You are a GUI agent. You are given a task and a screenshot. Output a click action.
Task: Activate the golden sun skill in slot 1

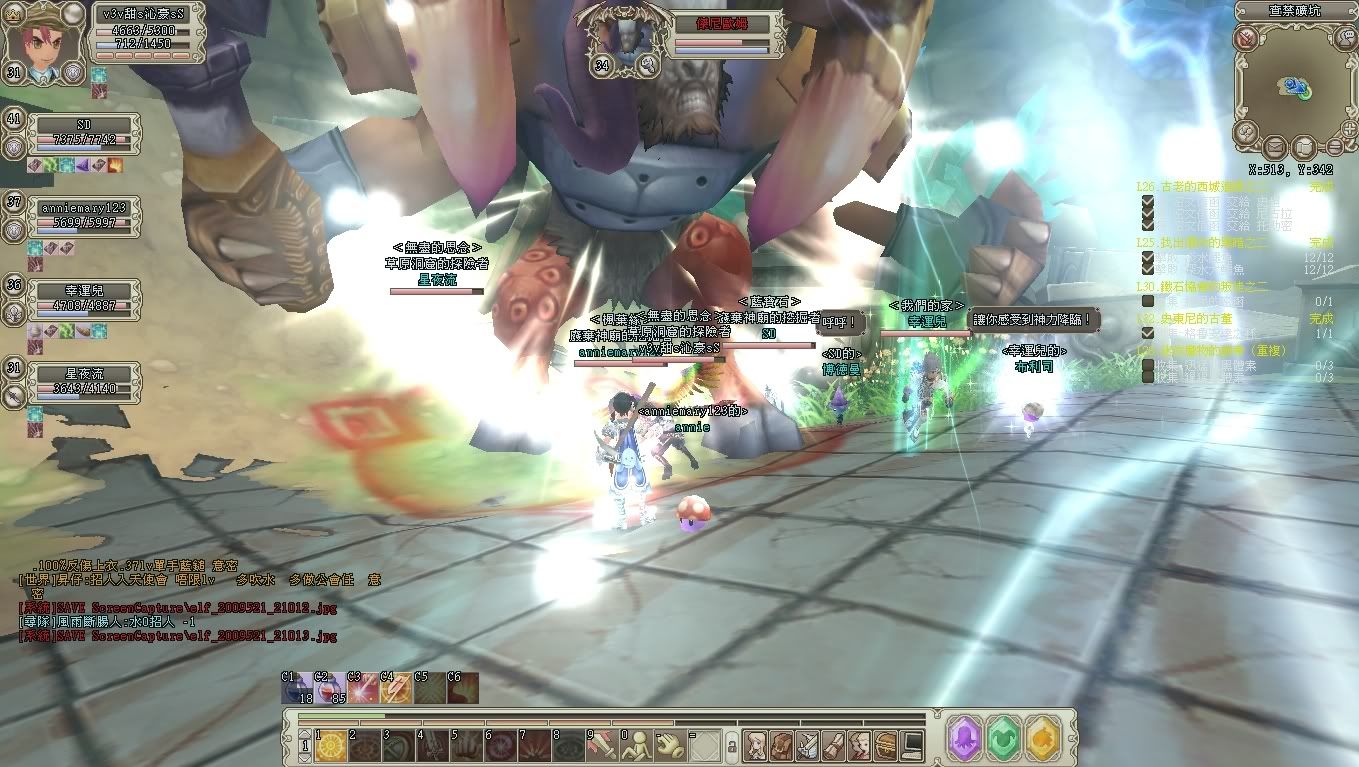point(332,745)
